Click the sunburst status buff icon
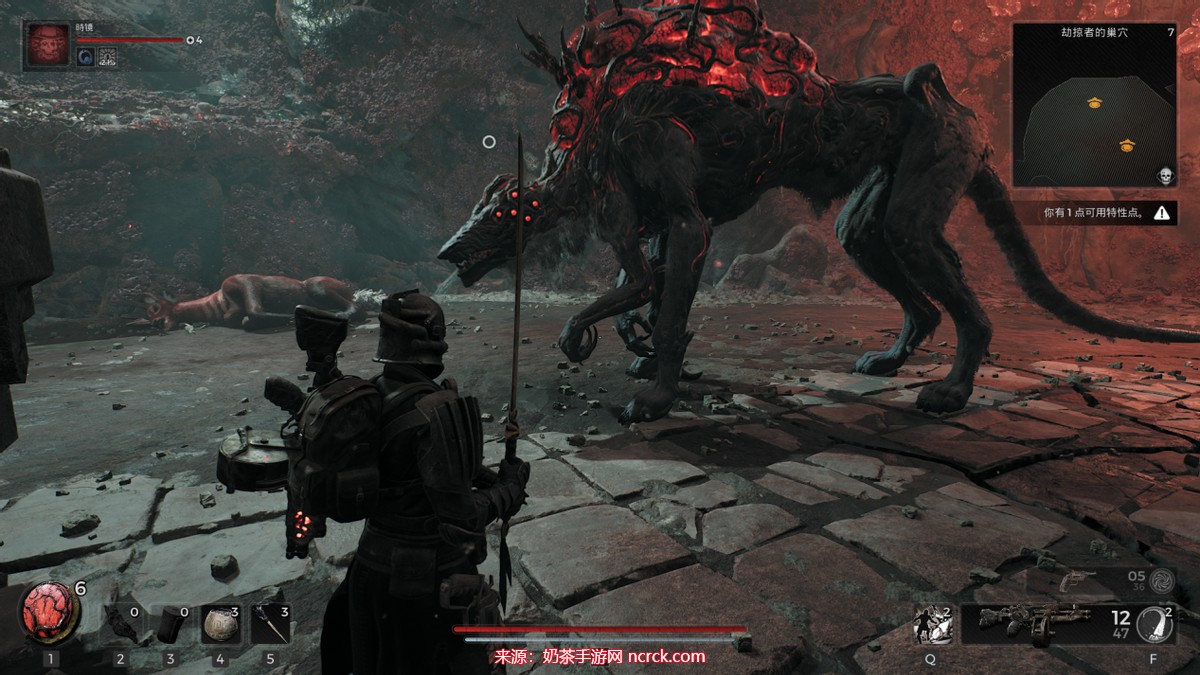The height and width of the screenshot is (675, 1200). click(x=108, y=57)
